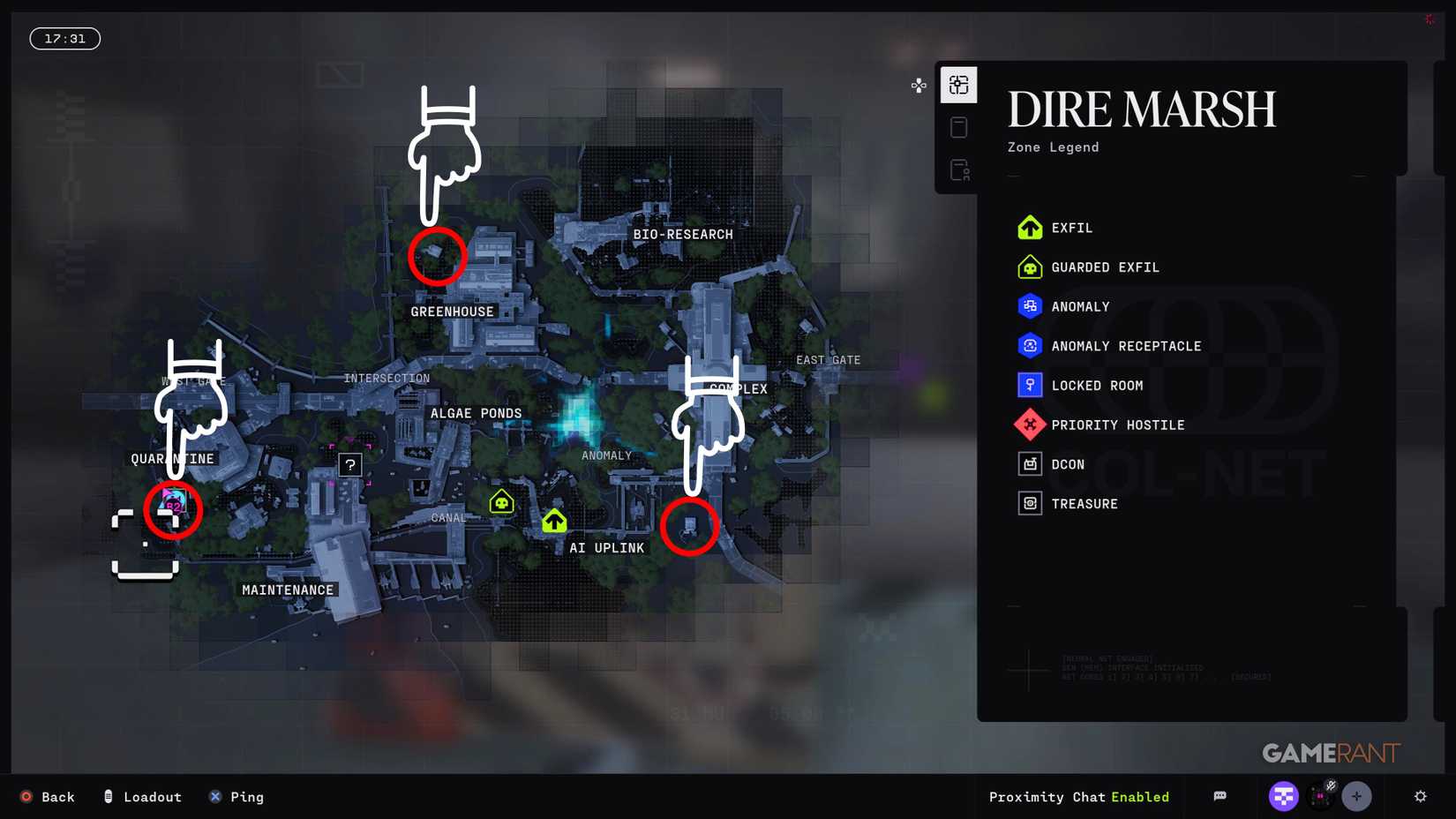Click the purple player avatar in bottom bar
1456x819 pixels.
(x=1284, y=796)
